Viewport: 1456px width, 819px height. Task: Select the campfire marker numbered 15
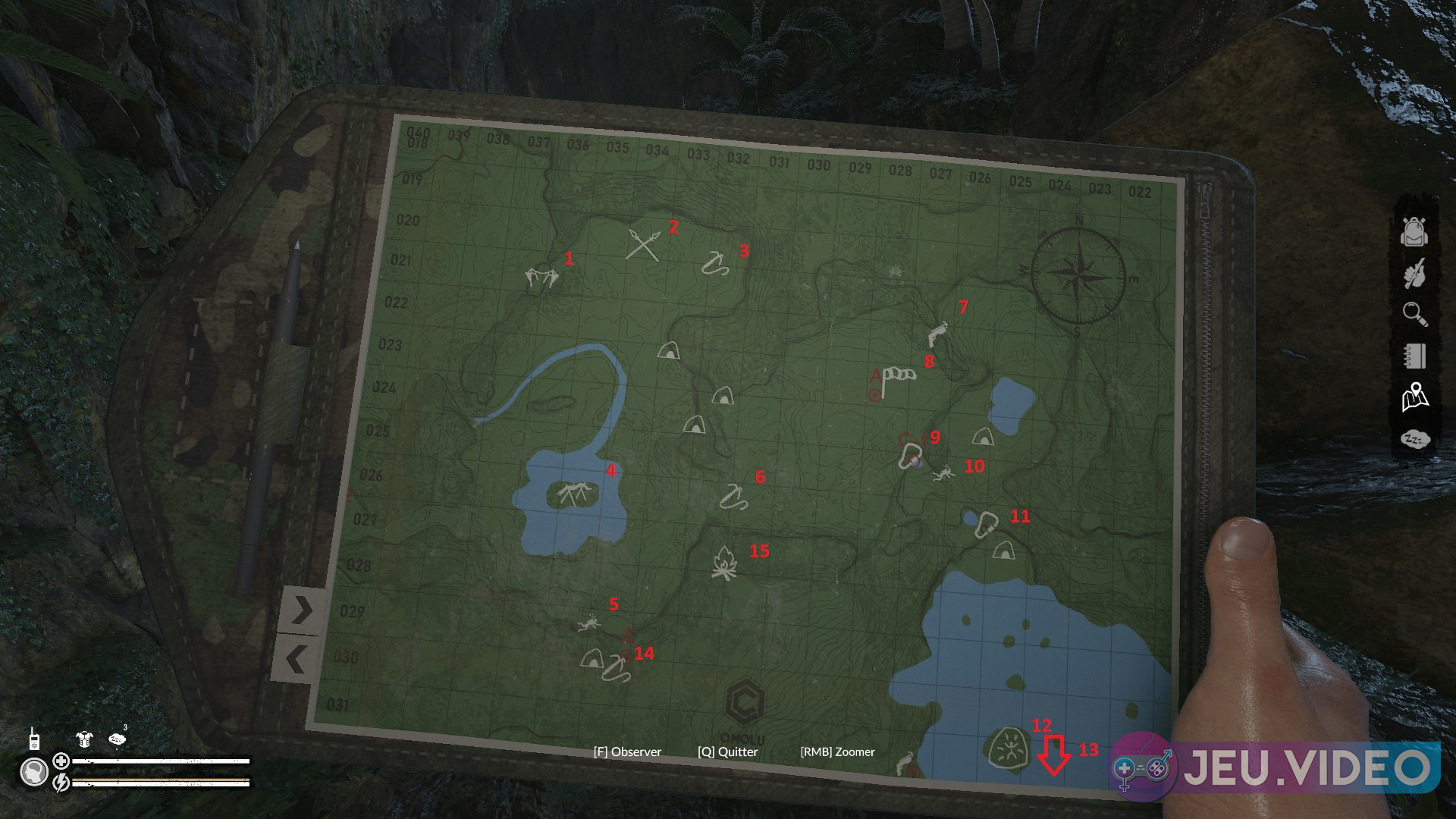pyautogui.click(x=724, y=563)
